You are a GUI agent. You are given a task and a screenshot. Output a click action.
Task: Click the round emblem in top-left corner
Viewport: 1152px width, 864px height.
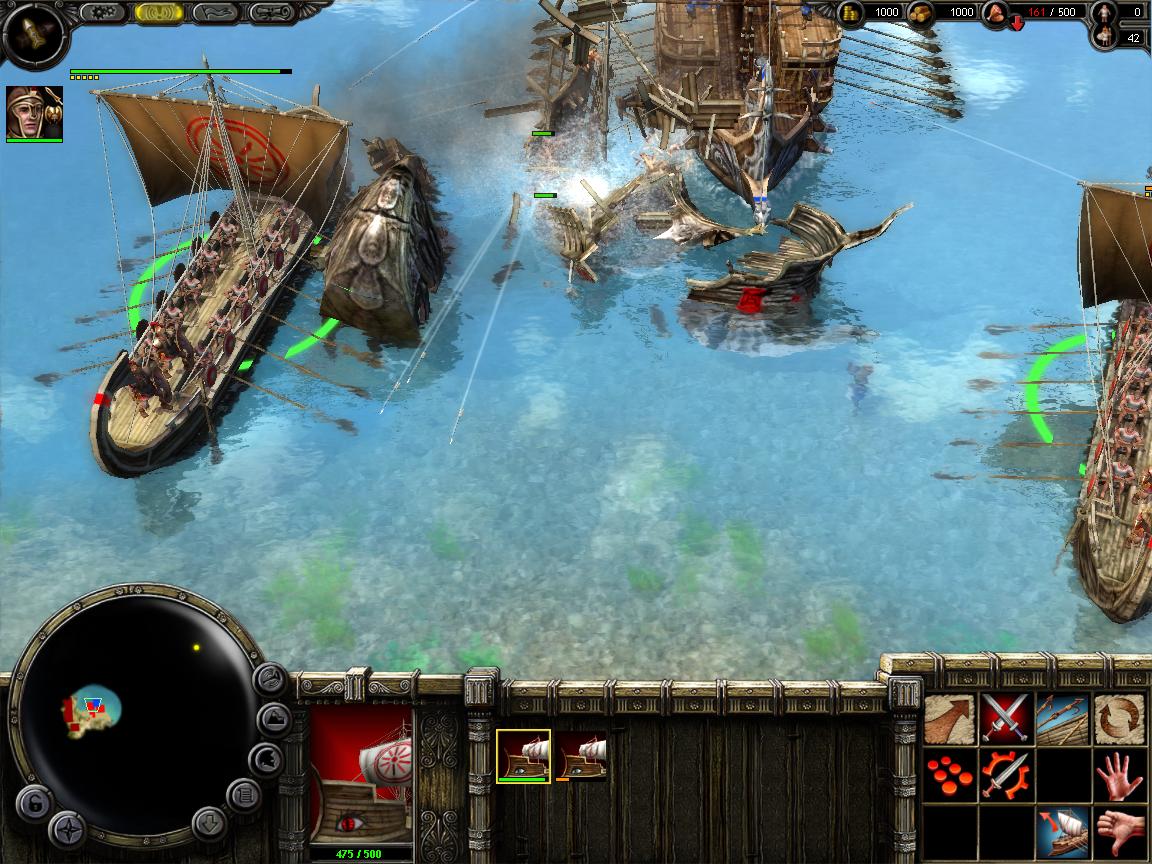tap(33, 35)
